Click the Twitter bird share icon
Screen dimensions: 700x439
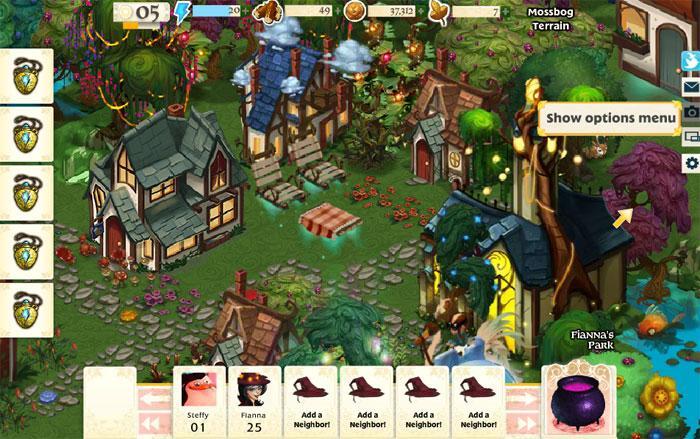[690, 62]
